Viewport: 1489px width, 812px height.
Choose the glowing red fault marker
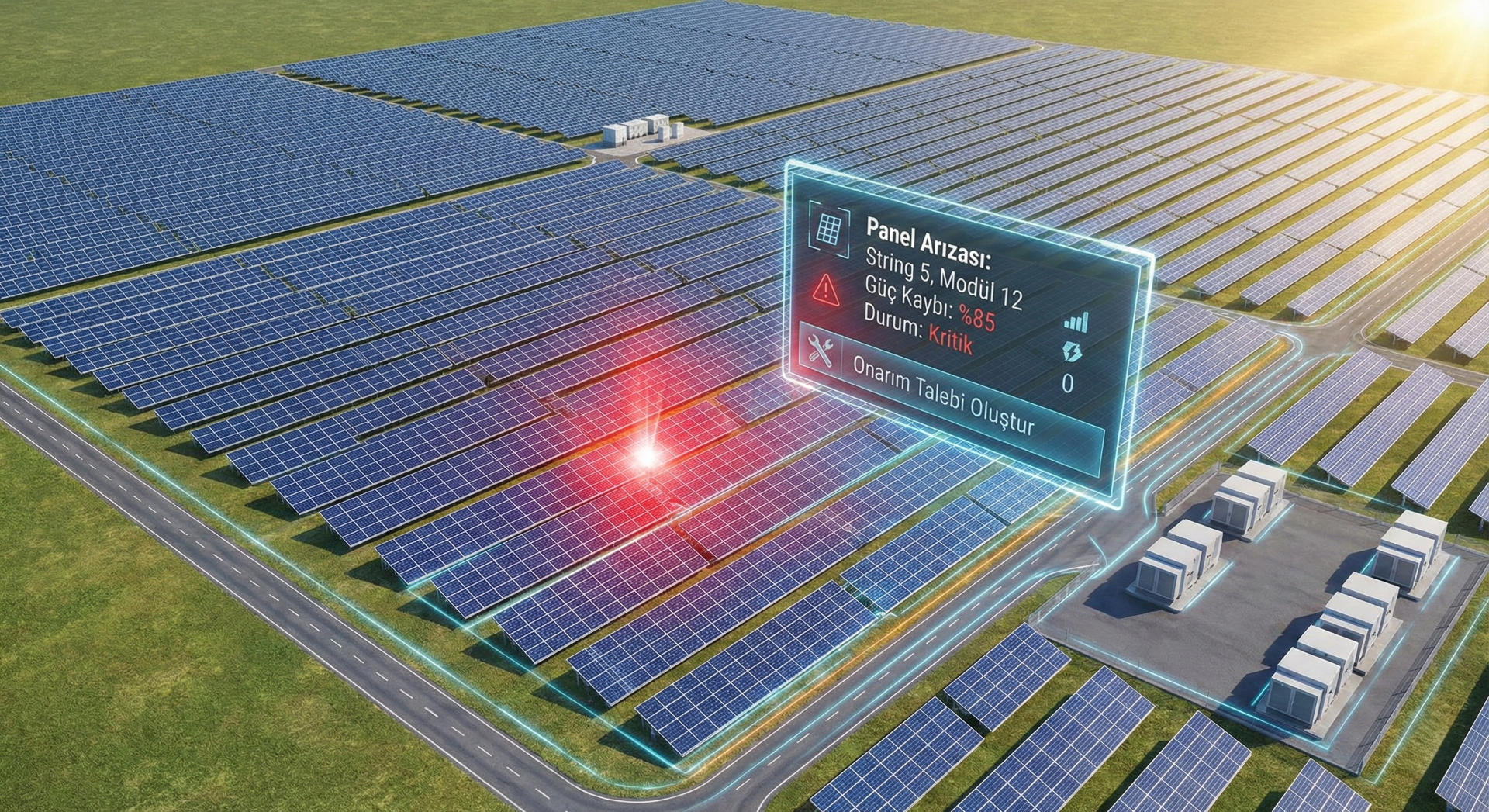pyautogui.click(x=645, y=456)
